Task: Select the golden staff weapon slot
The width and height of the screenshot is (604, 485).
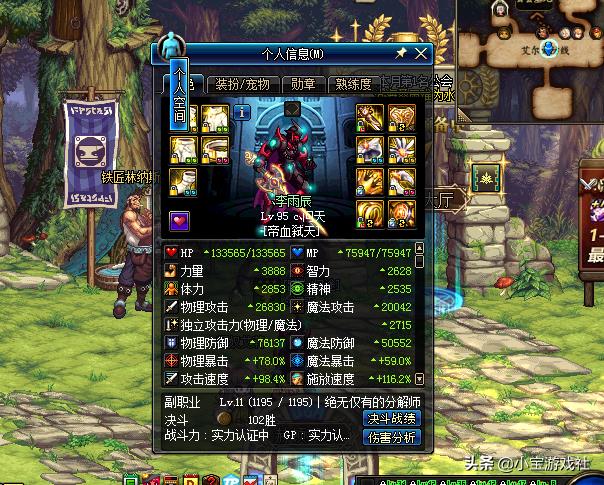Action: point(371,117)
